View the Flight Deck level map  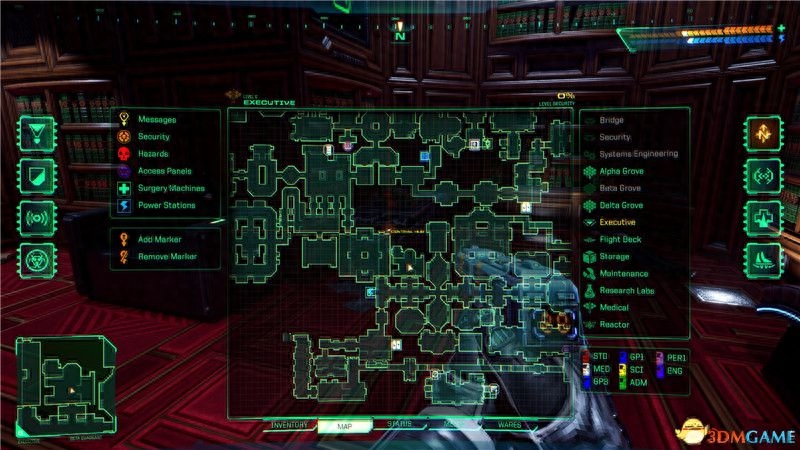click(x=621, y=240)
